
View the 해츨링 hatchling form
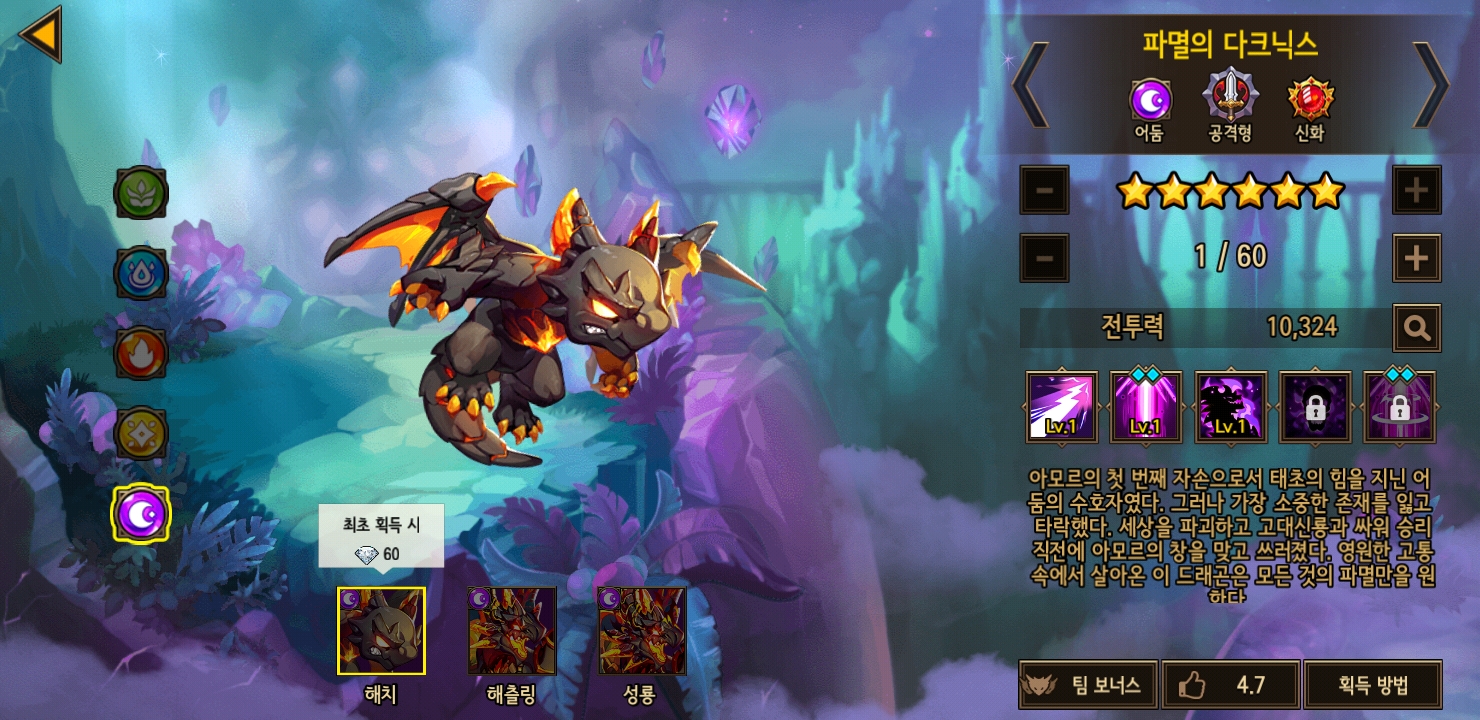click(511, 631)
